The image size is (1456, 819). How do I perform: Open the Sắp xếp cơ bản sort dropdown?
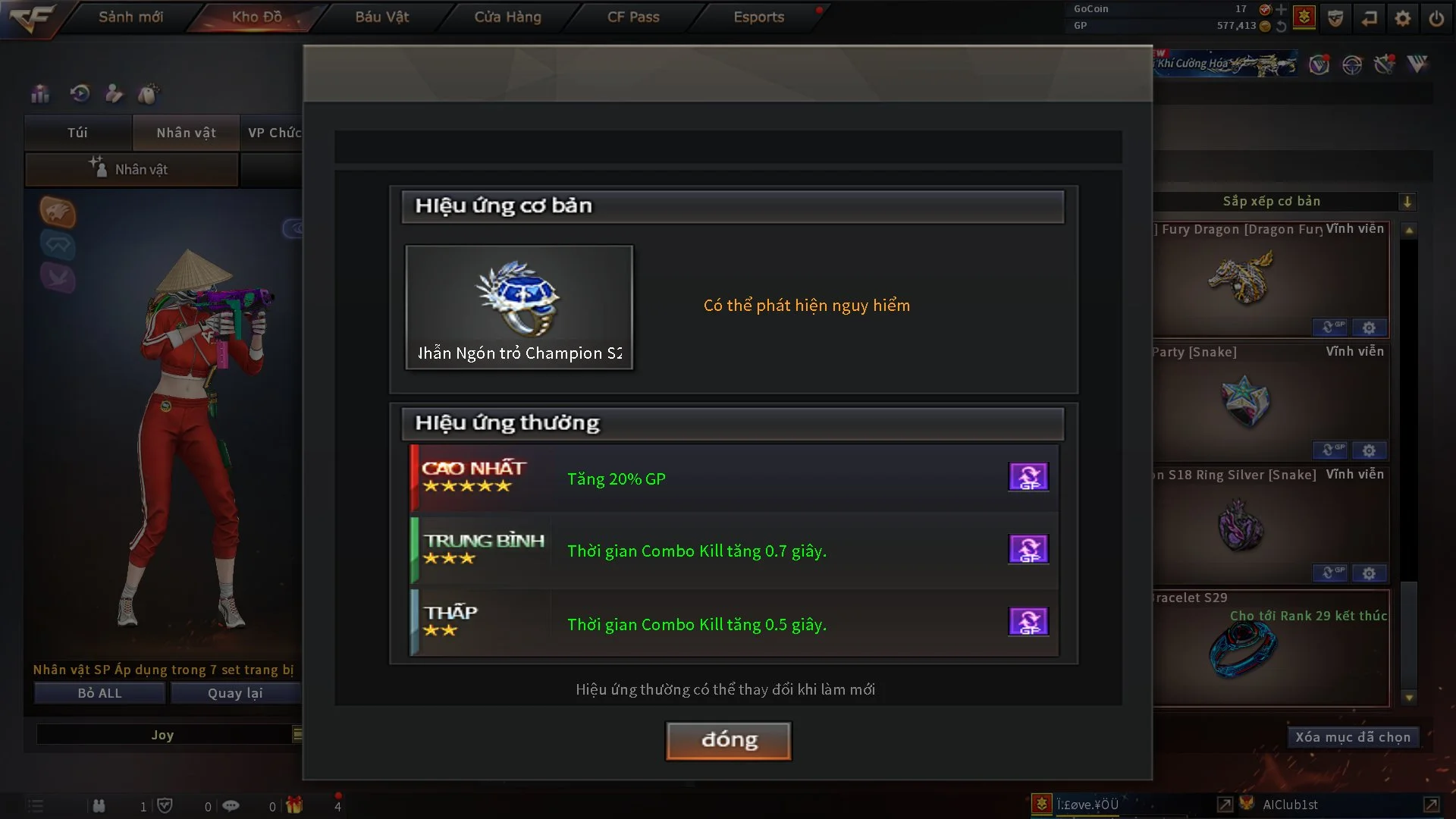(1407, 202)
